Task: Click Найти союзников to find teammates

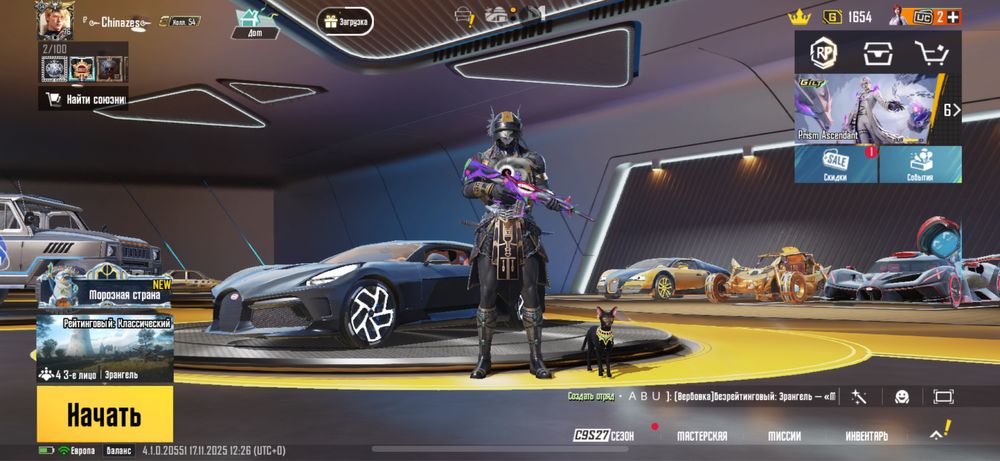Action: [83, 99]
